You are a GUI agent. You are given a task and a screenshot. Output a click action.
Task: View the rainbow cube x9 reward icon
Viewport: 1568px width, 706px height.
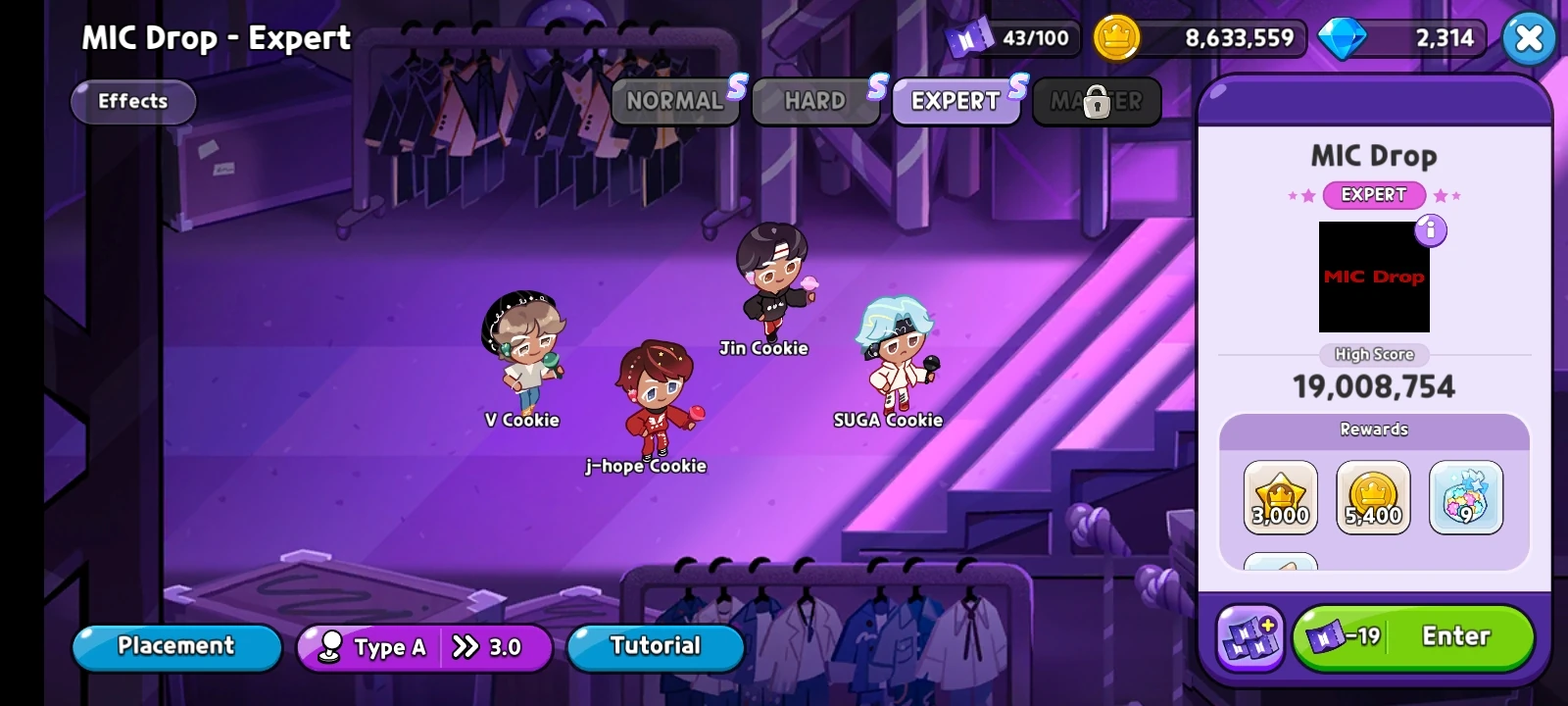pyautogui.click(x=1464, y=496)
